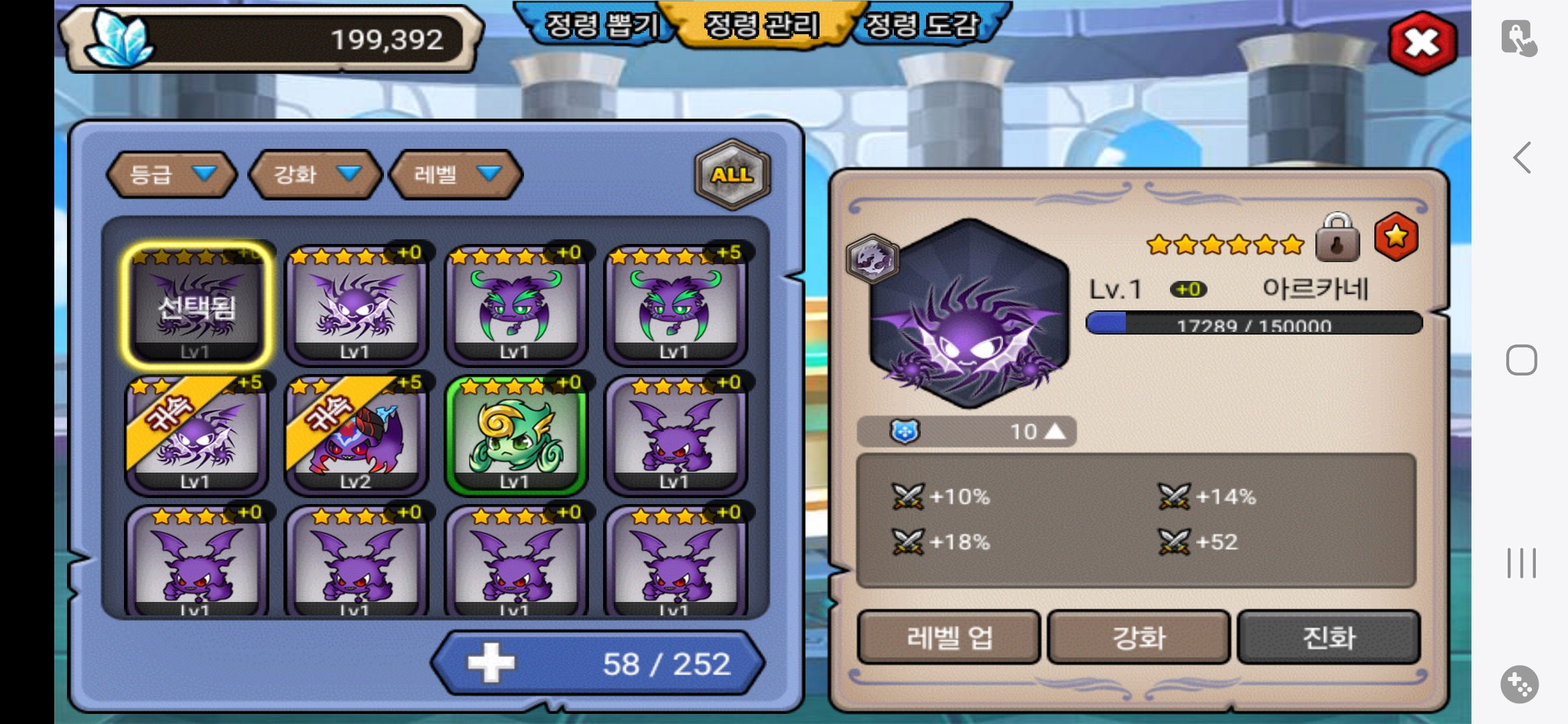Click the red hexagon star favorite icon
This screenshot has height=724, width=1568.
(1396, 237)
